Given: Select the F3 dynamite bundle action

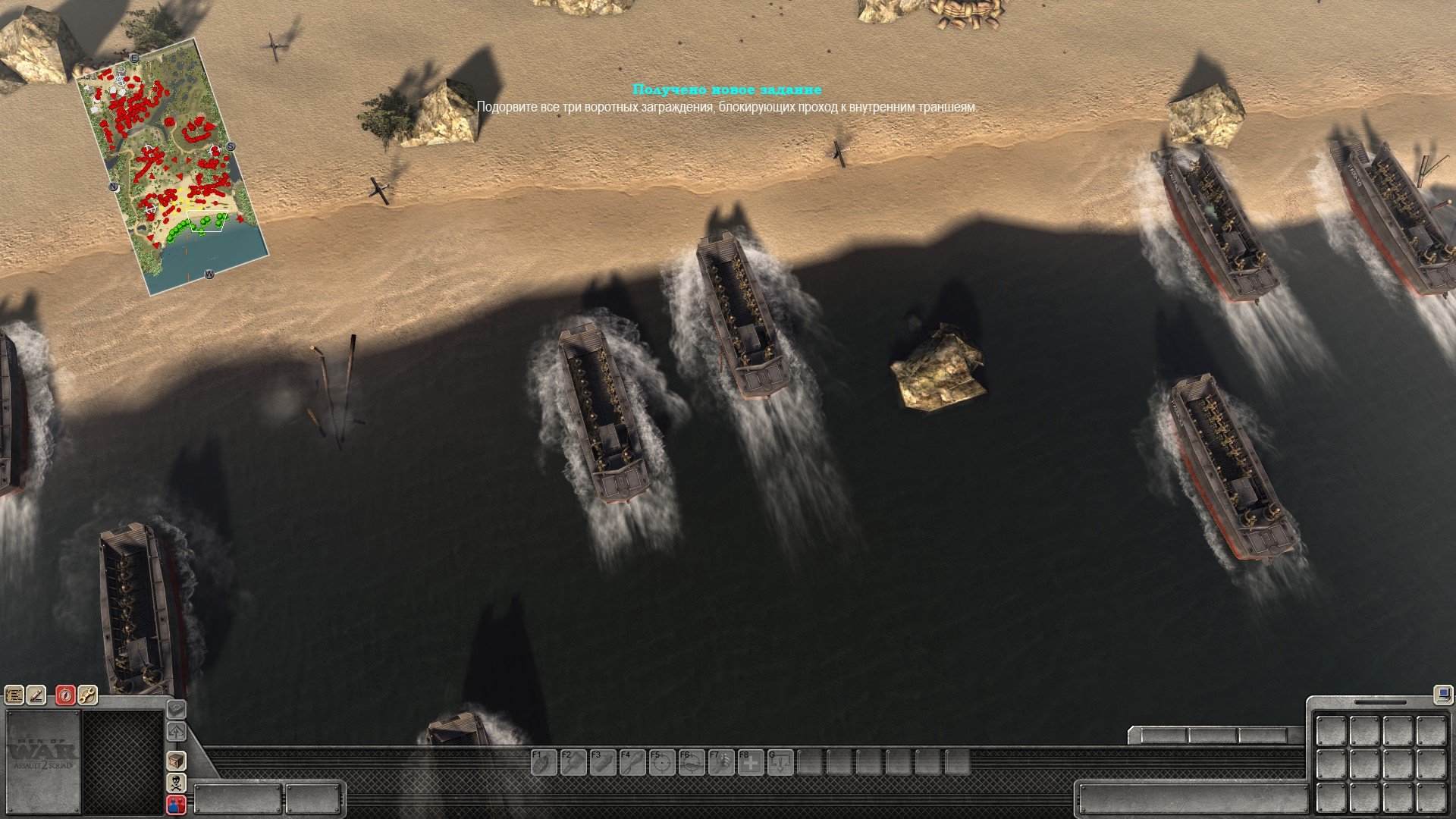Looking at the screenshot, I should [602, 762].
